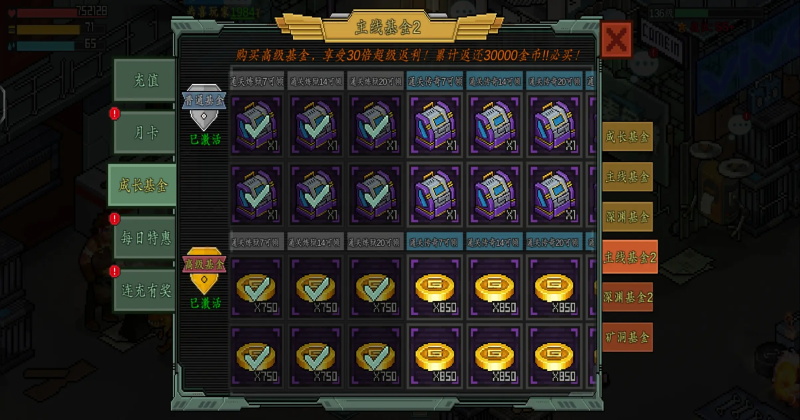Screen dimensions: 800x420
Task: Choose the 主线基金 fund on the right
Action: [x=628, y=176]
